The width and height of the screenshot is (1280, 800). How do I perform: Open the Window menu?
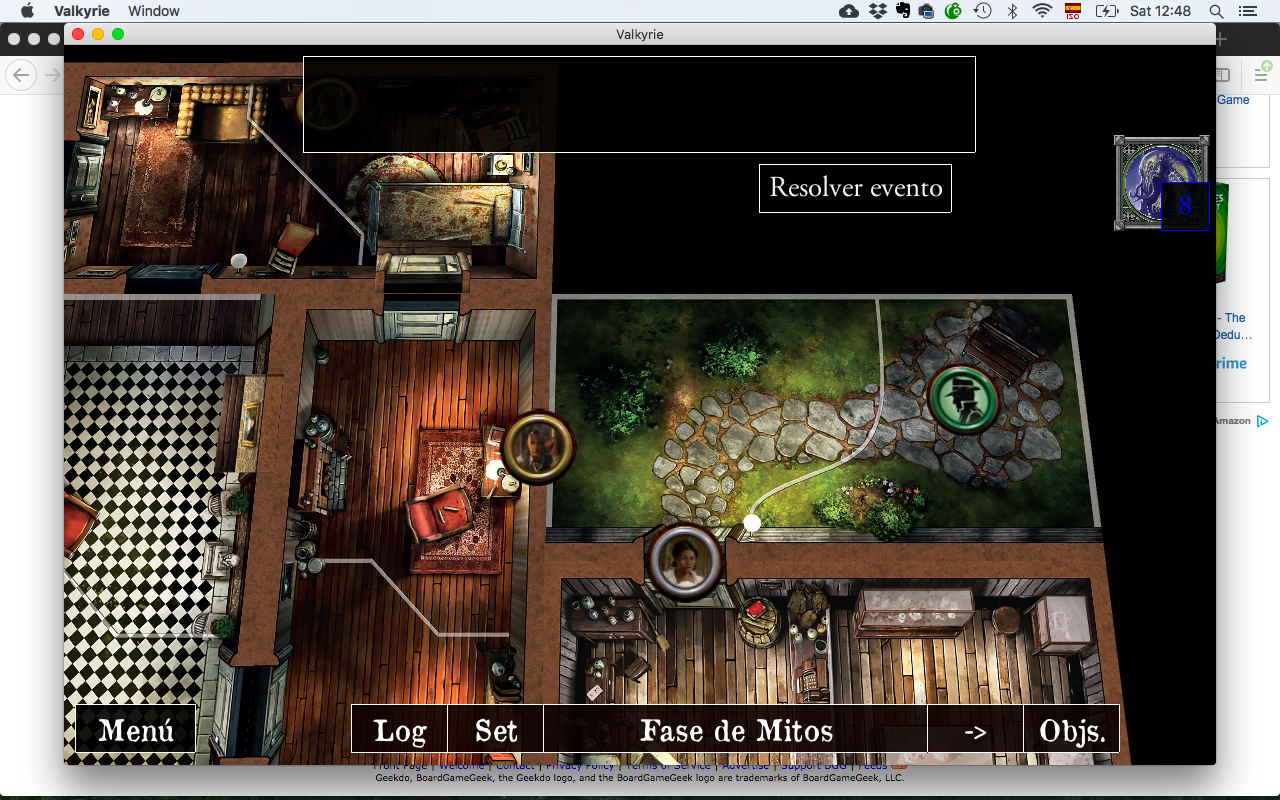click(153, 11)
